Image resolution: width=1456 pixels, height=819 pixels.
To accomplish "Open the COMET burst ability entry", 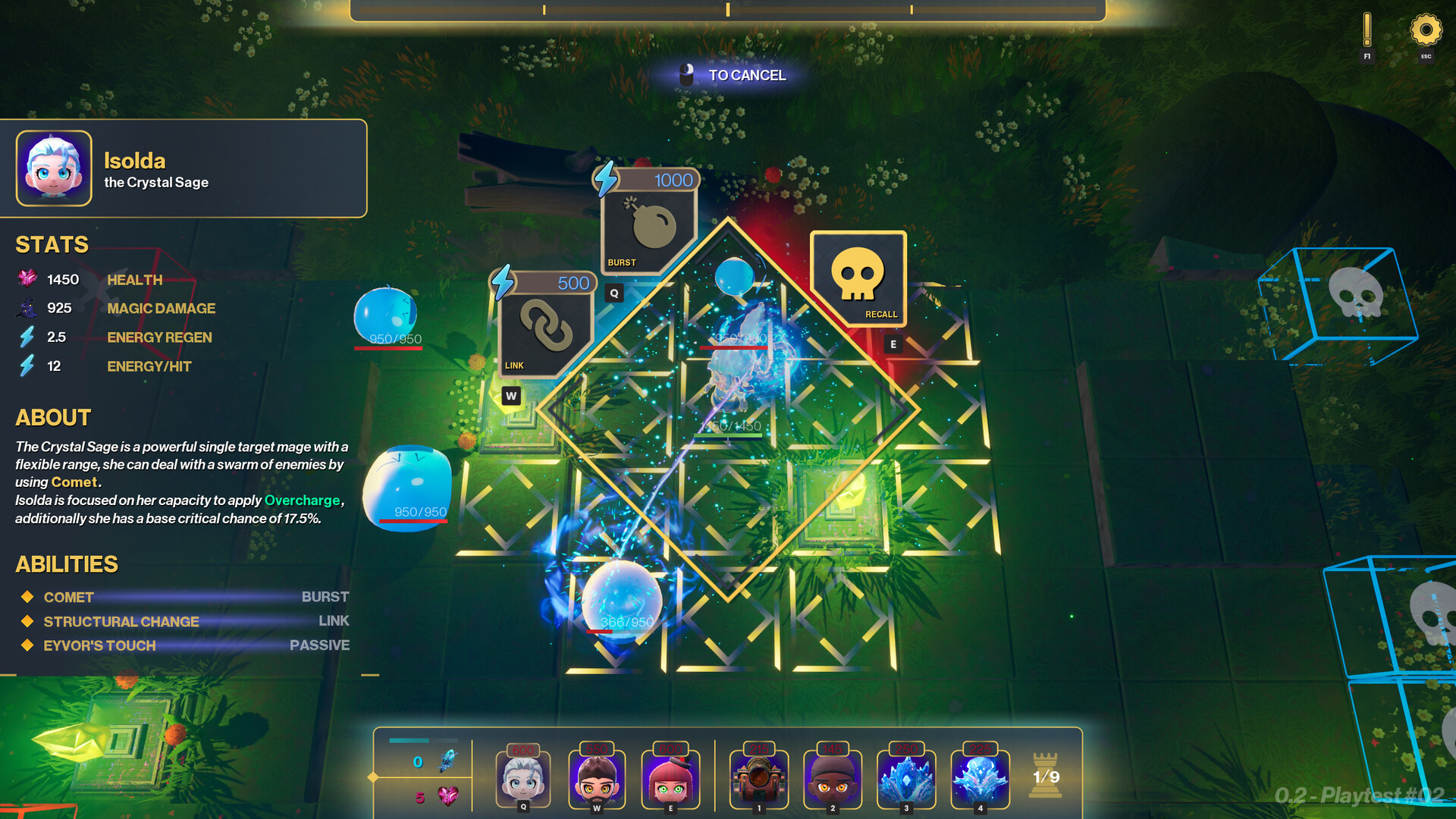I will pyautogui.click(x=67, y=597).
